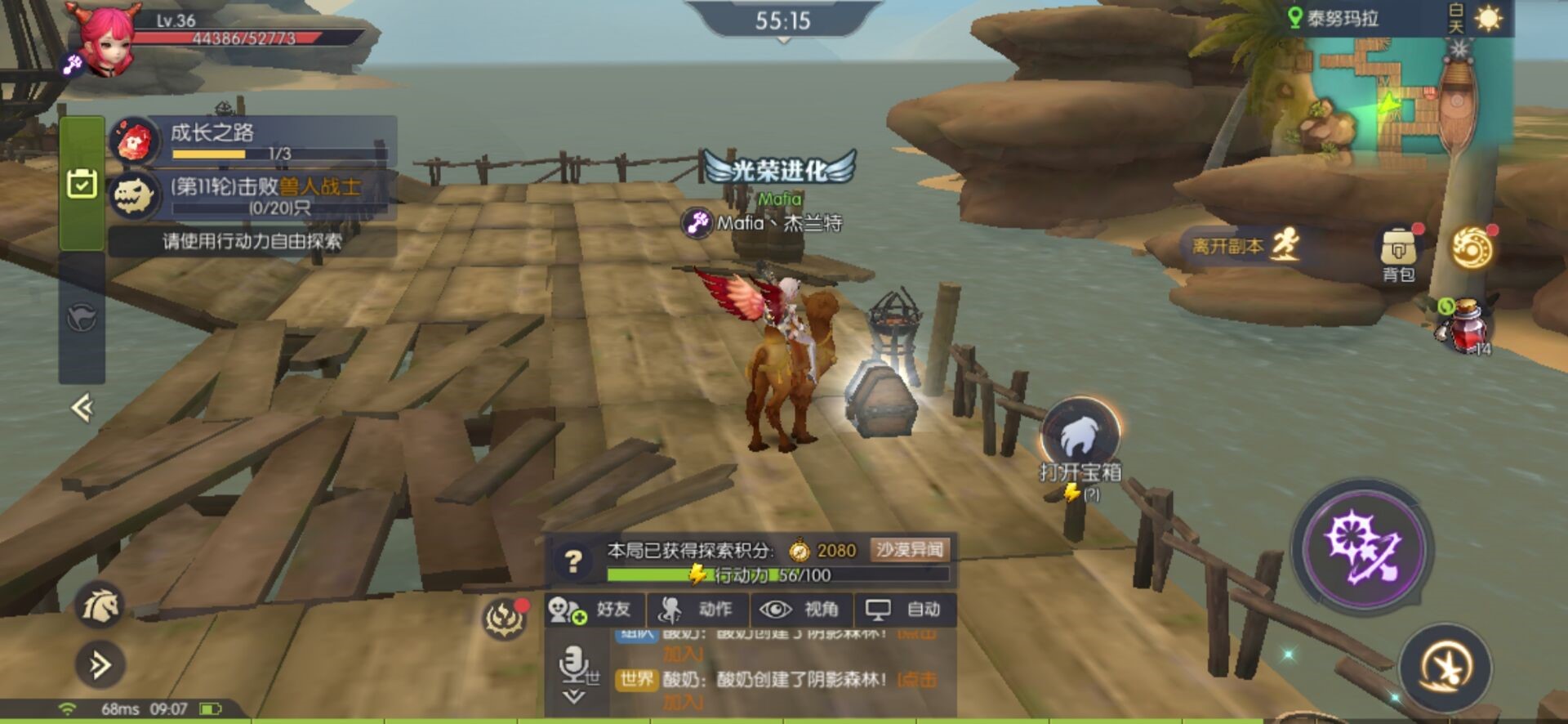Change the camera with 视角
1568x724 pixels.
pyautogui.click(x=802, y=610)
